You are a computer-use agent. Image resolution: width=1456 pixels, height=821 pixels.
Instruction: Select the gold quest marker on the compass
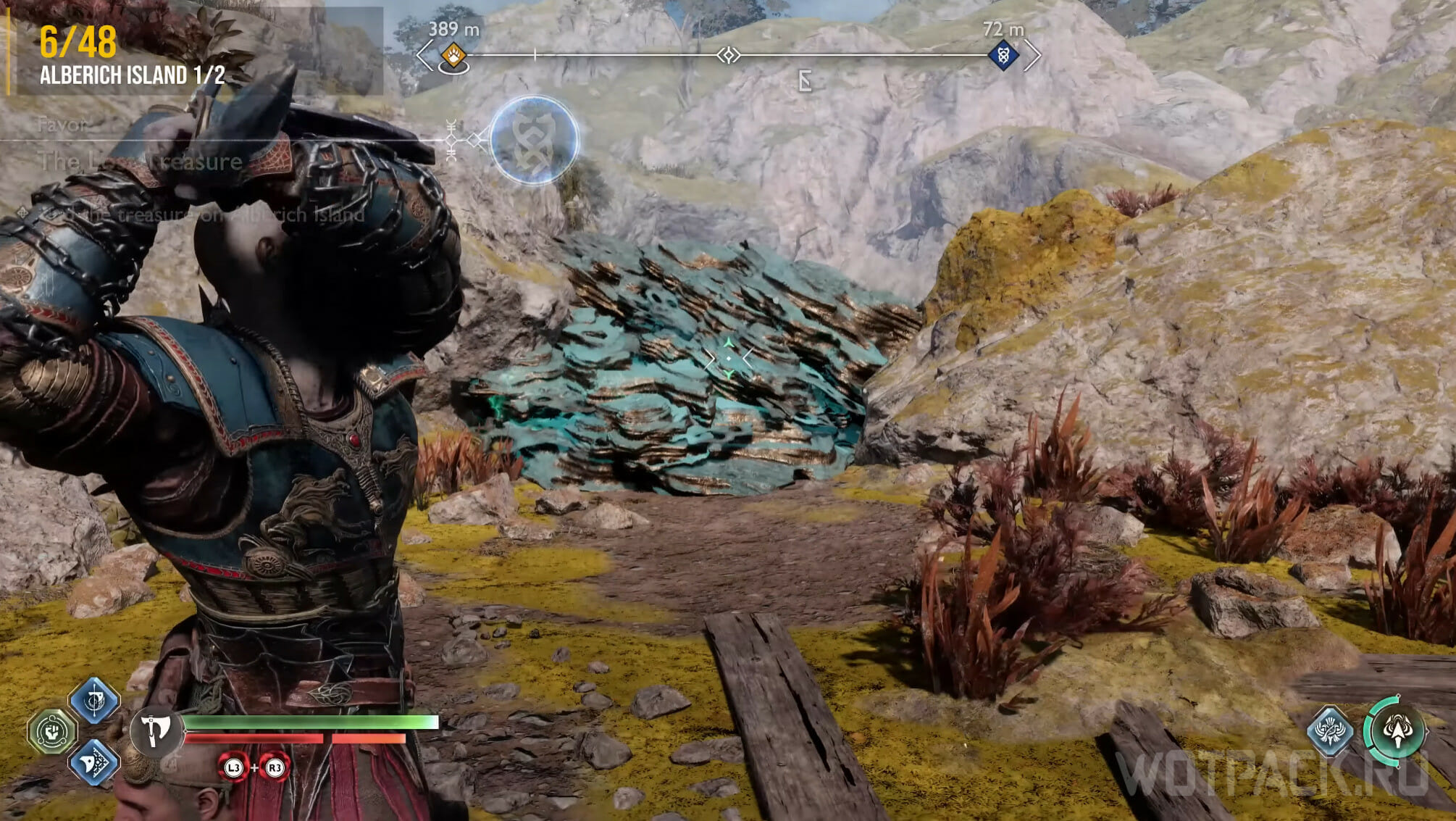(453, 55)
